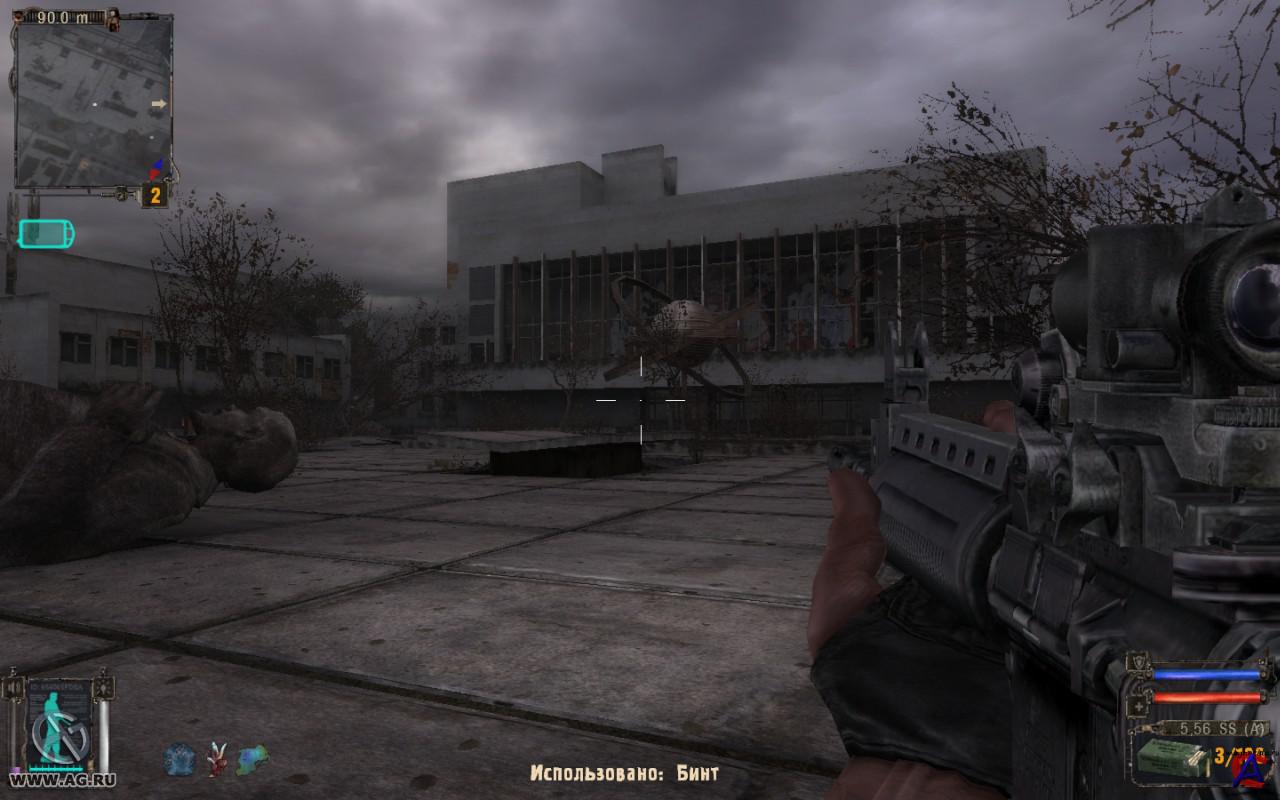Click the sound speaker icon above noise bar
1280x800 pixels.
pyautogui.click(x=14, y=688)
